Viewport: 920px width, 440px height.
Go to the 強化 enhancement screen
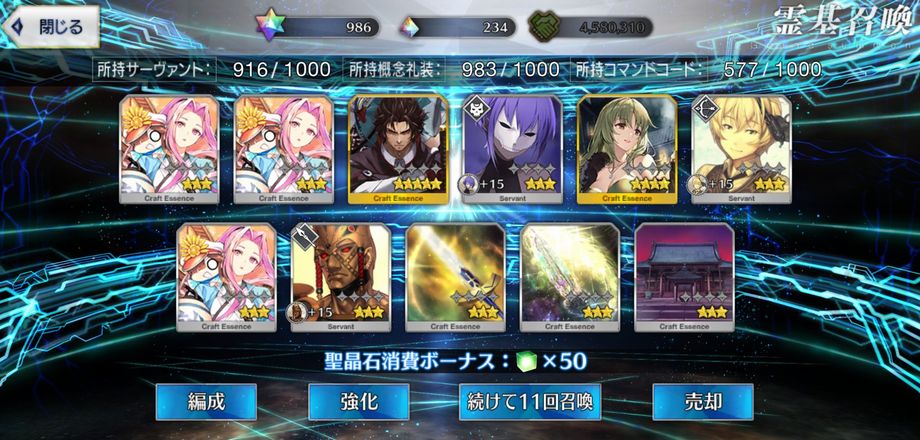[358, 402]
